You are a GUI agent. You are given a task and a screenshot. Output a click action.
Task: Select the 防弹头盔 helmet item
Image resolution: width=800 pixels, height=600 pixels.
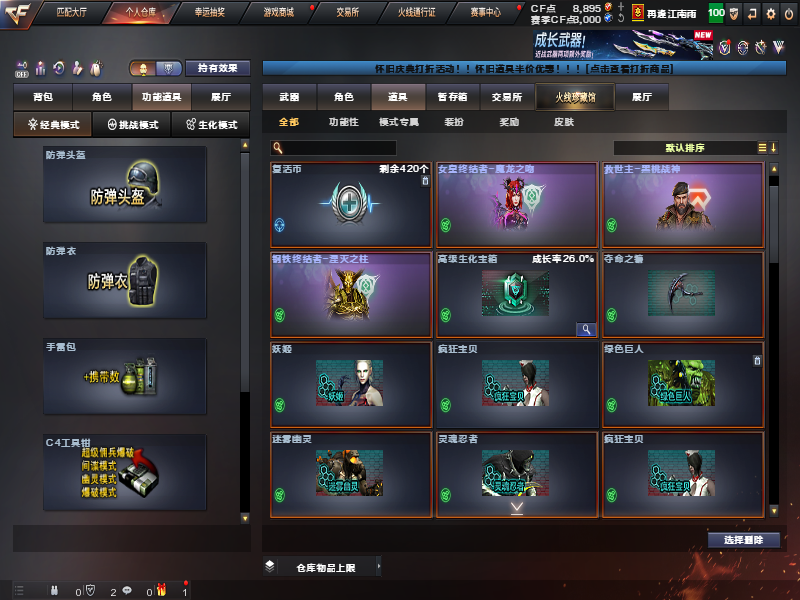point(125,187)
